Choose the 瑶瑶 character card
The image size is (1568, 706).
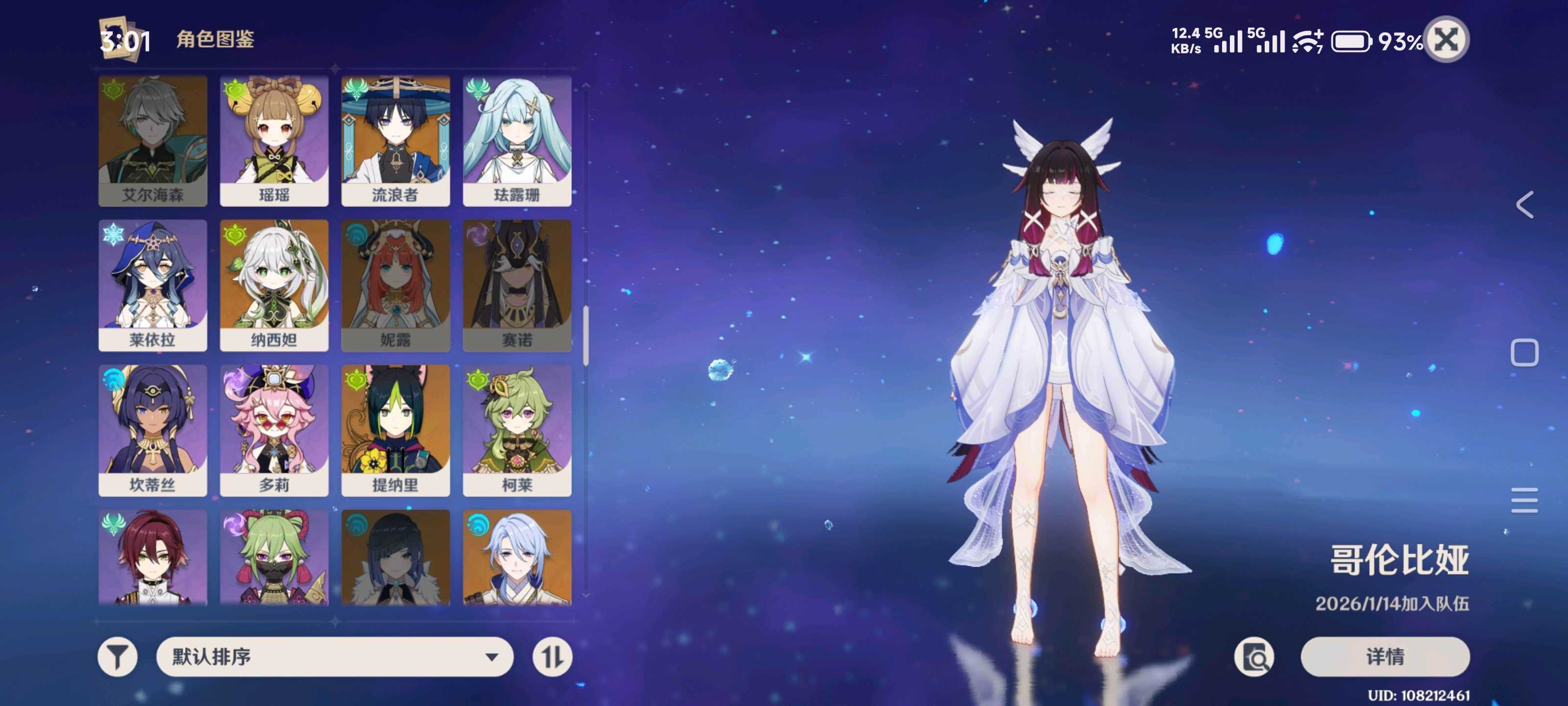pos(274,140)
